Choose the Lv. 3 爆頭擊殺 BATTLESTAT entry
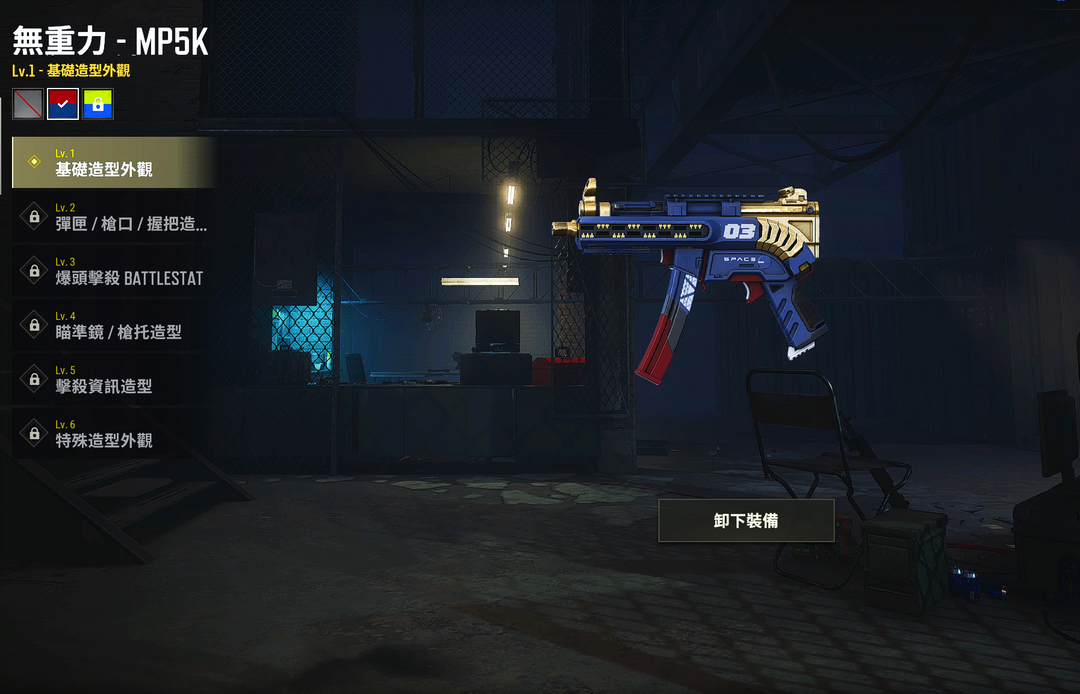This screenshot has height=694, width=1080. pyautogui.click(x=112, y=270)
